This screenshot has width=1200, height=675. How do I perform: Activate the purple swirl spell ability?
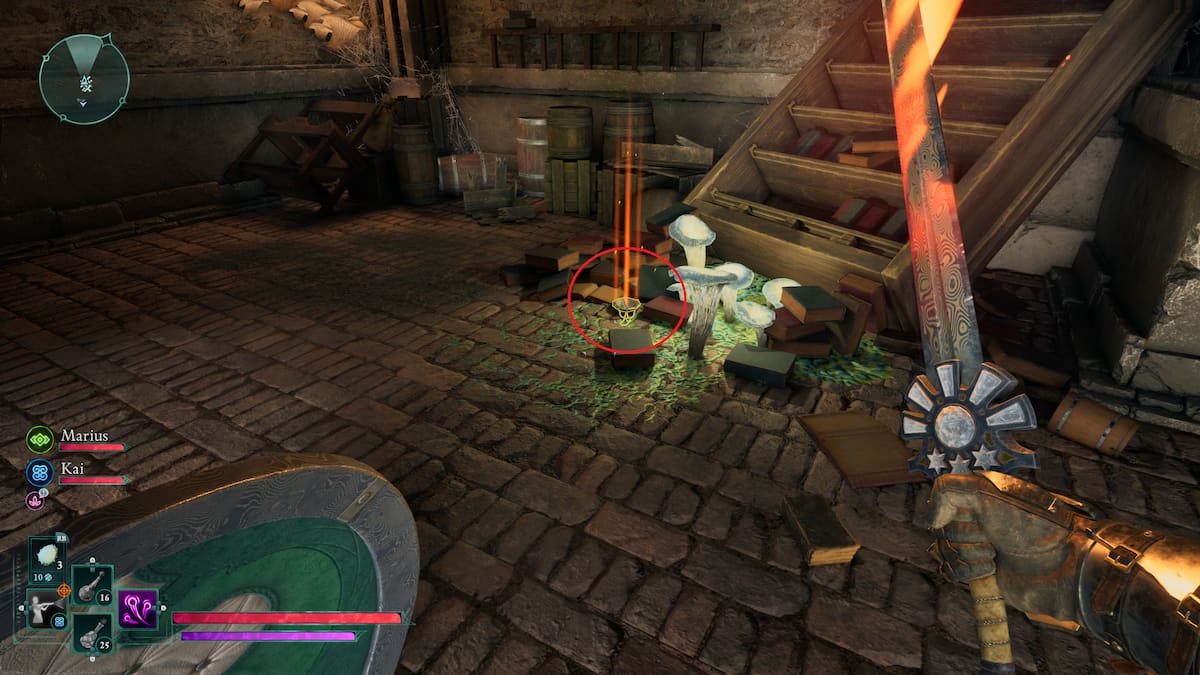click(x=138, y=608)
